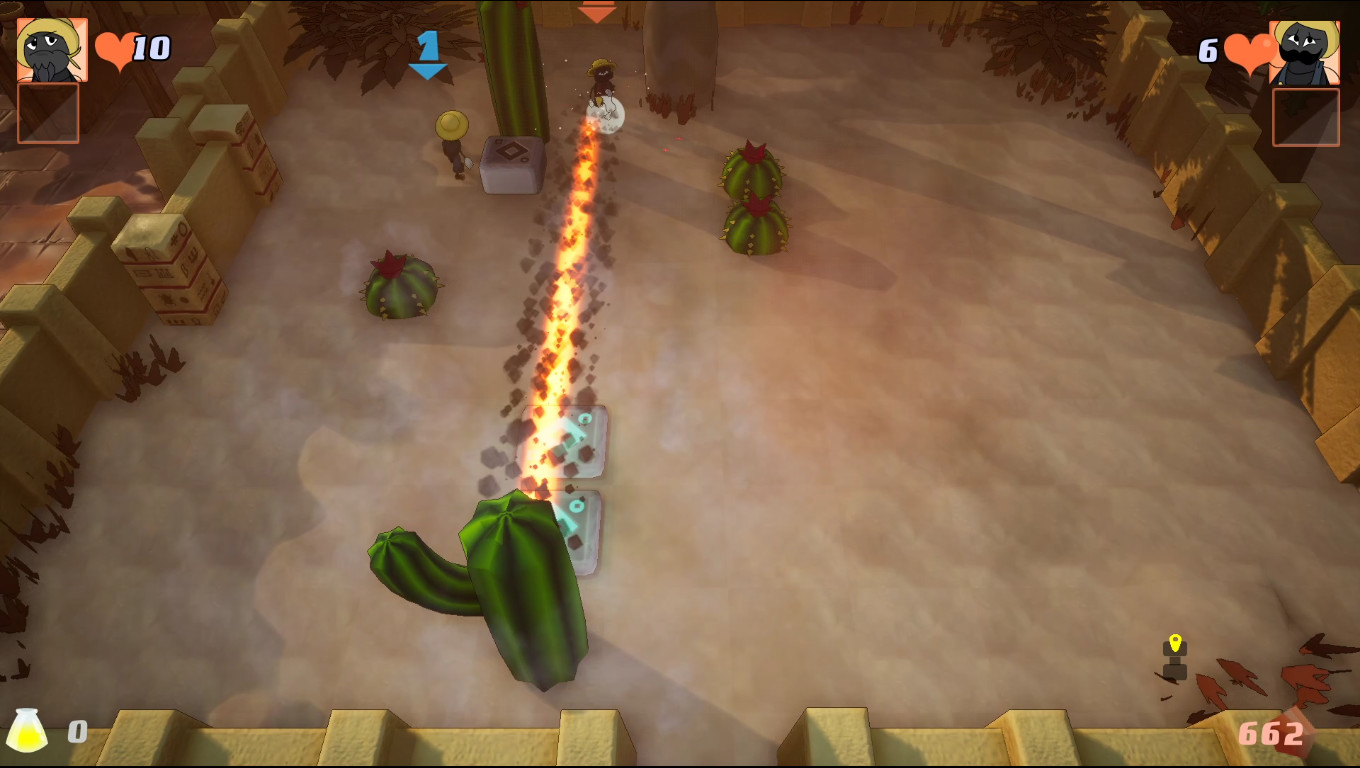This screenshot has width=1360, height=768.
Task: Open the right player's empty item slot
Action: coord(1306,117)
